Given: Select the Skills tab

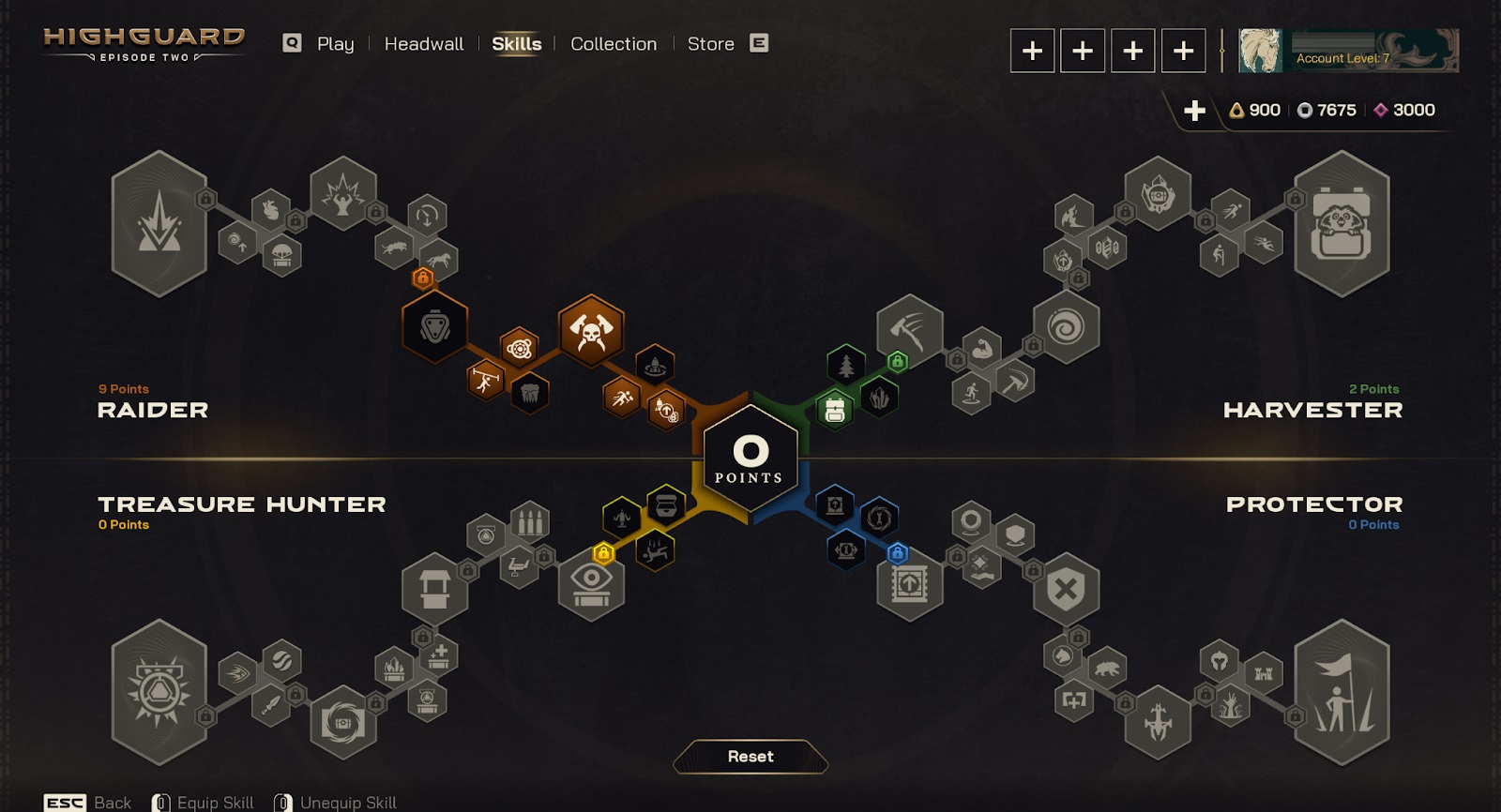Looking at the screenshot, I should click(x=516, y=44).
